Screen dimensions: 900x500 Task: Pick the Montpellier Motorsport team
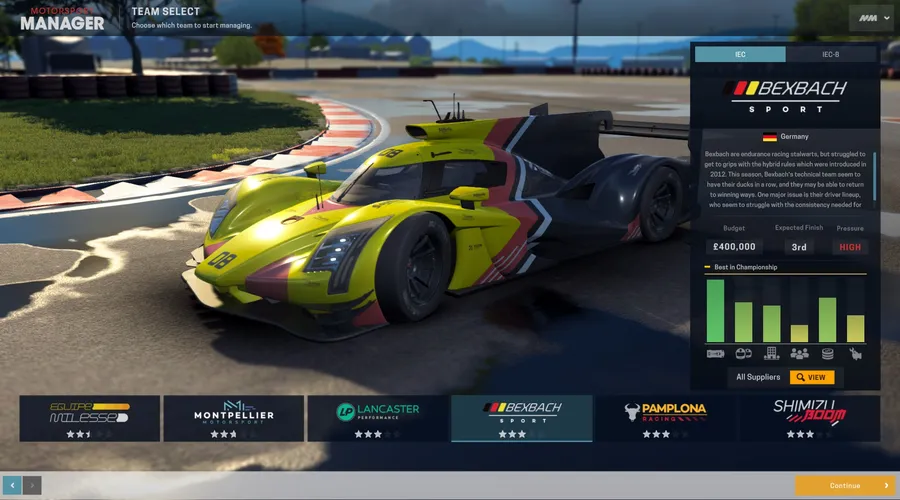pos(234,418)
